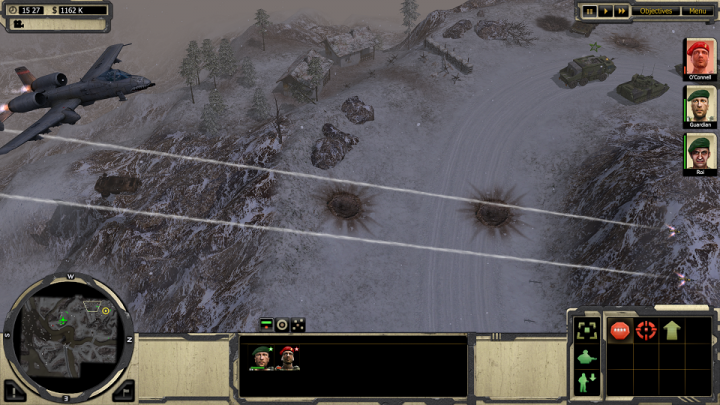Select the Guardian hero portrait
Image resolution: width=720 pixels, height=405 pixels.
tap(699, 104)
